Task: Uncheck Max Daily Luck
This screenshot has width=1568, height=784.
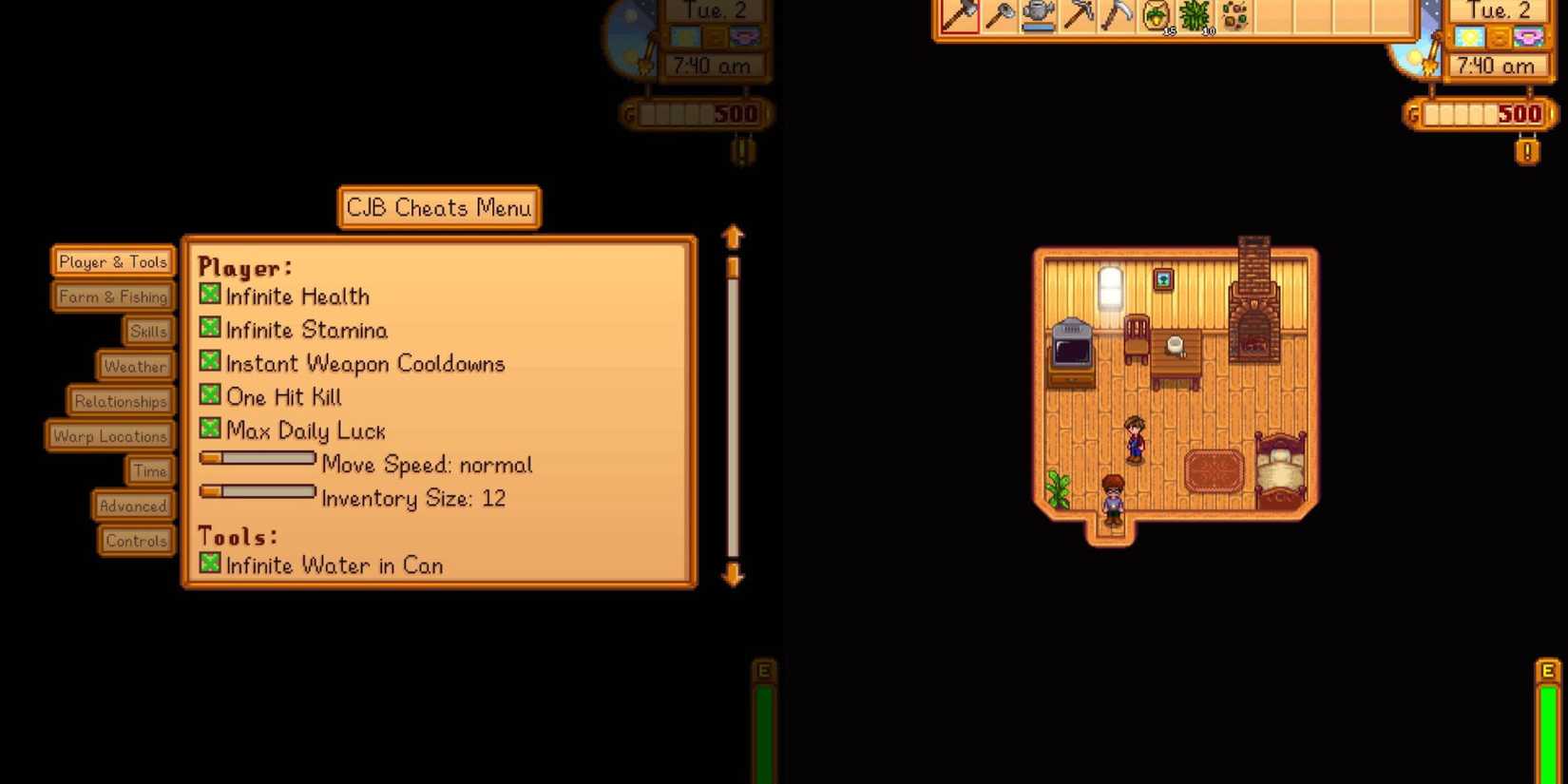Action: tap(209, 430)
